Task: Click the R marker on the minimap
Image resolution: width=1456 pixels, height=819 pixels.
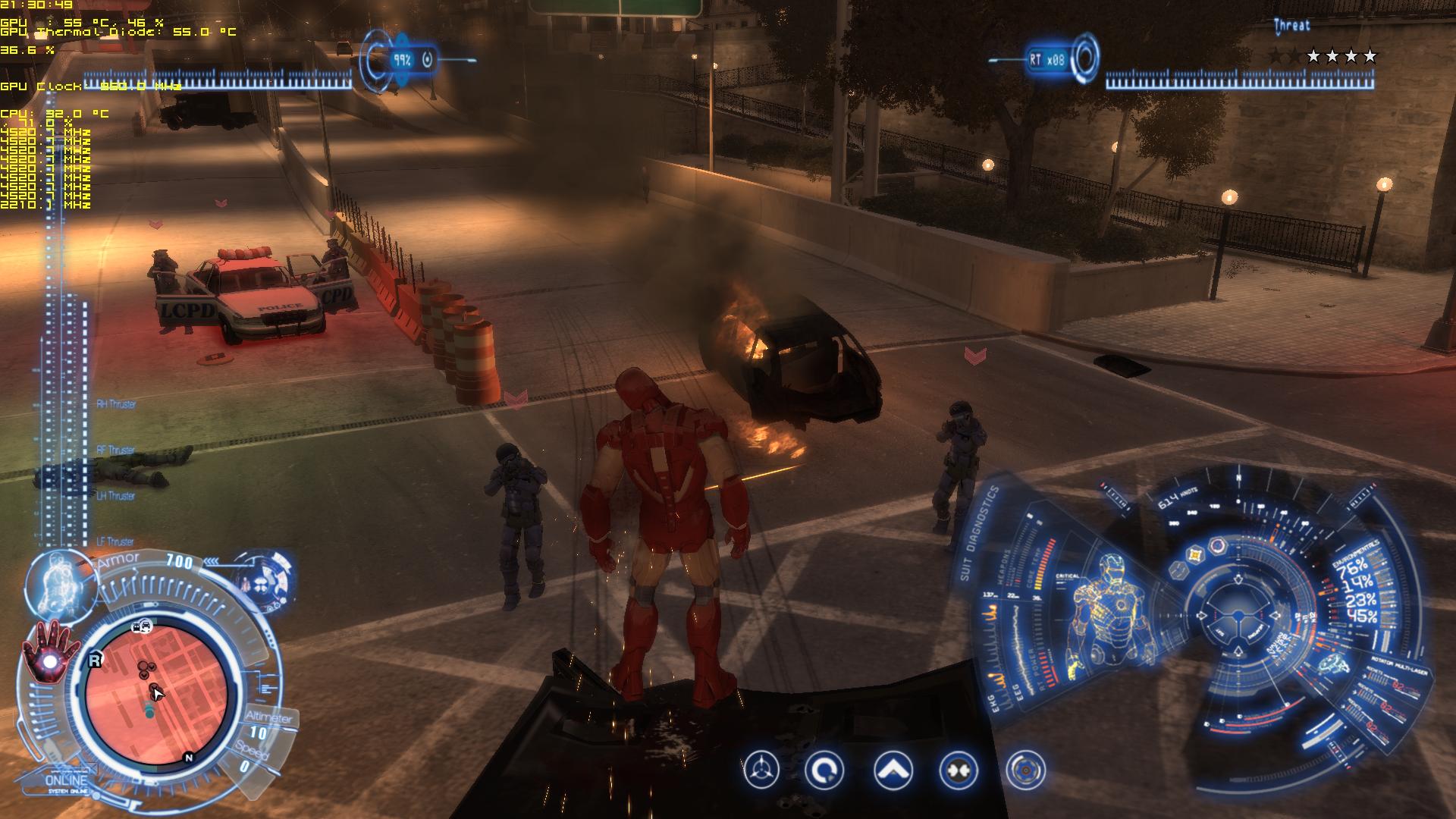Action: tap(95, 661)
